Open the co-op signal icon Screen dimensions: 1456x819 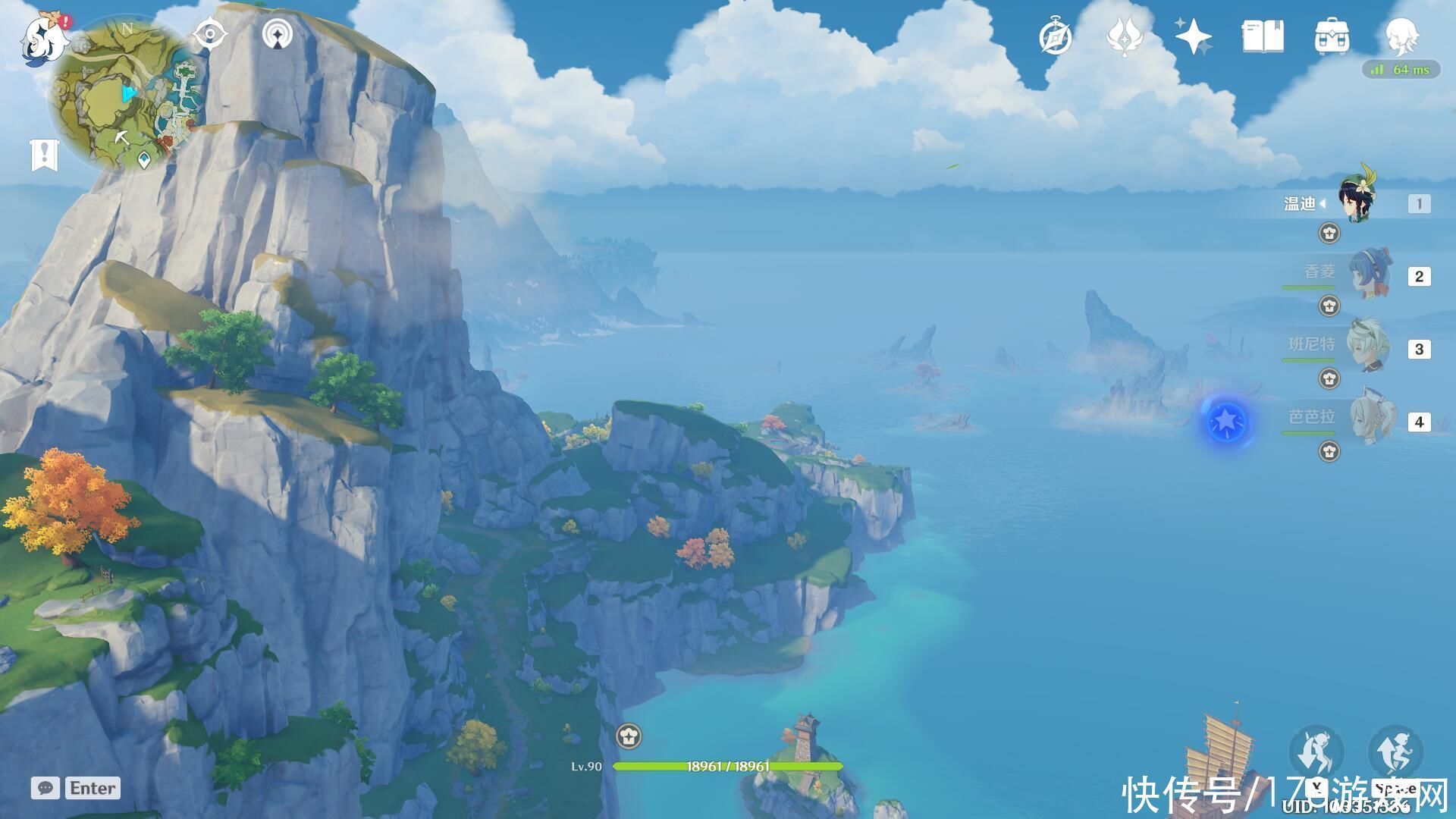pos(278,35)
